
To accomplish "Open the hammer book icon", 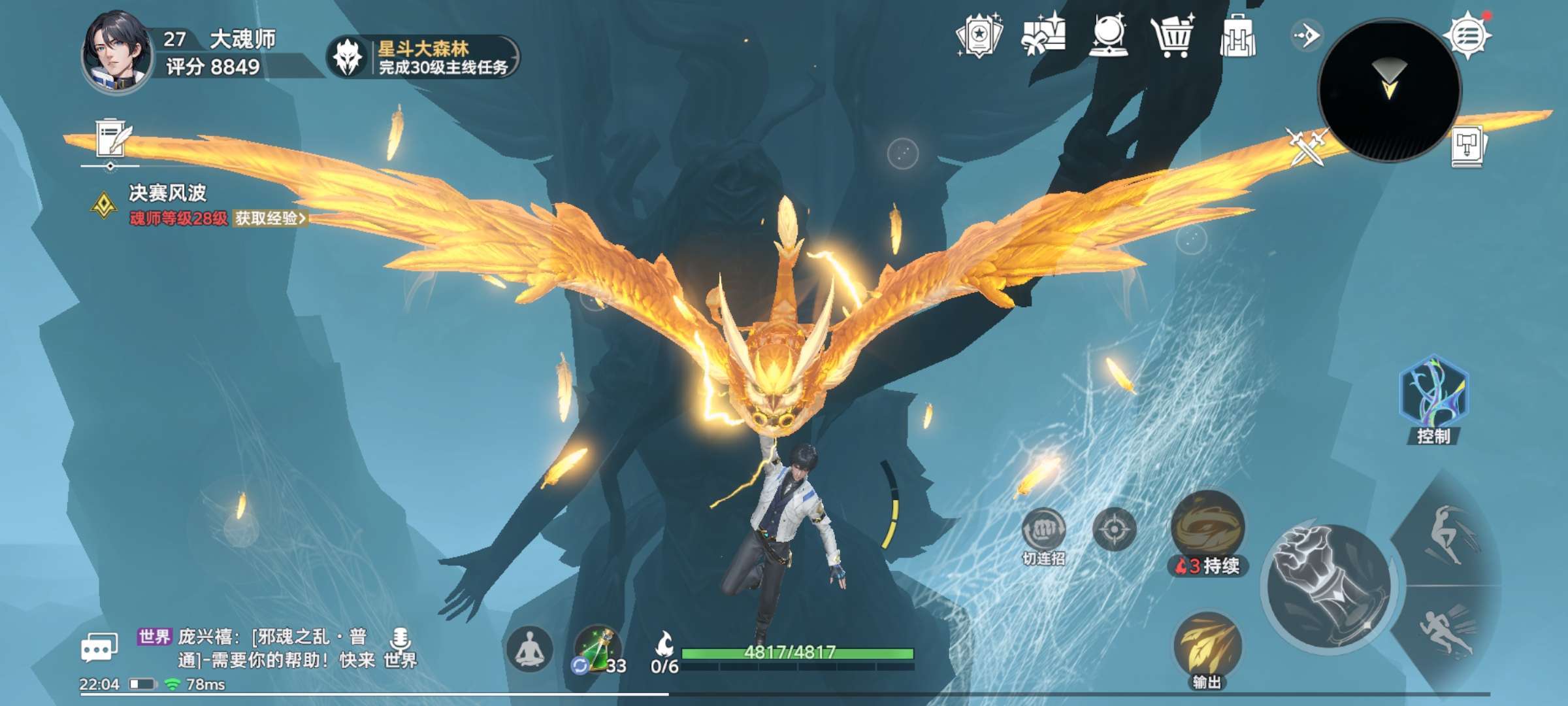I will [1468, 146].
